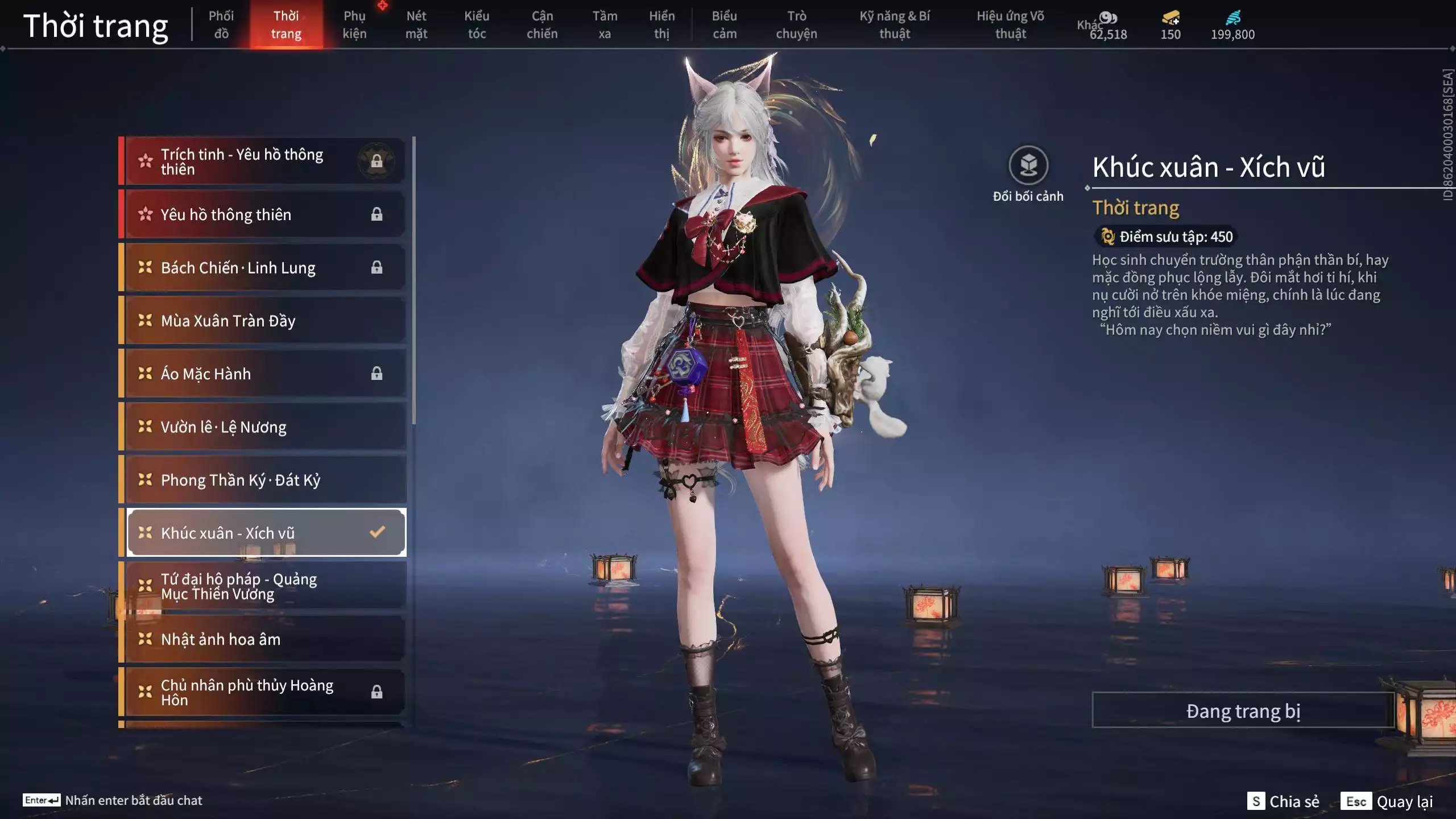Switch to the Phối đồ tab
The width and height of the screenshot is (1456, 819).
pos(221,24)
